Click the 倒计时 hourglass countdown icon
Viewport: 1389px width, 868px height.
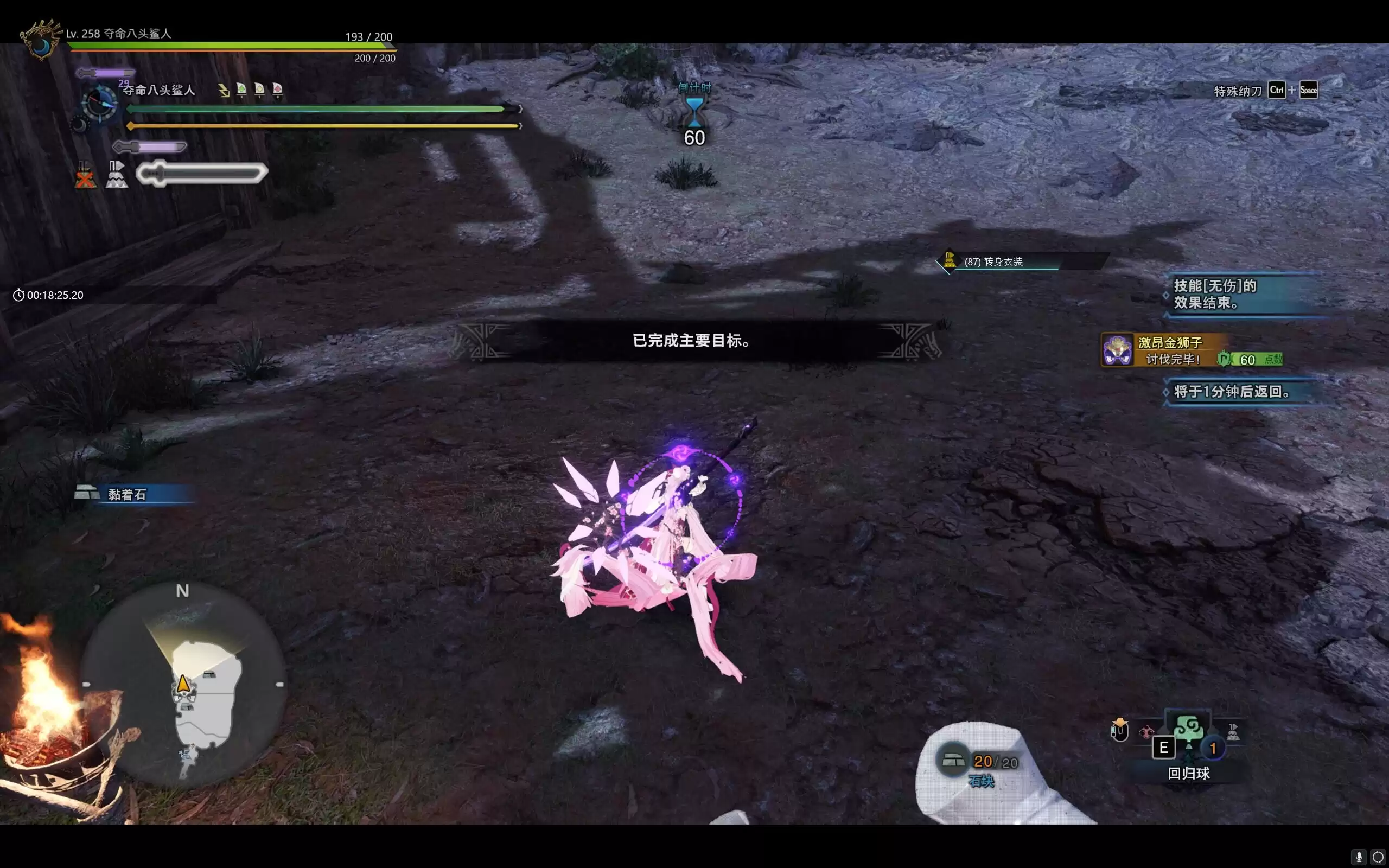click(x=694, y=112)
